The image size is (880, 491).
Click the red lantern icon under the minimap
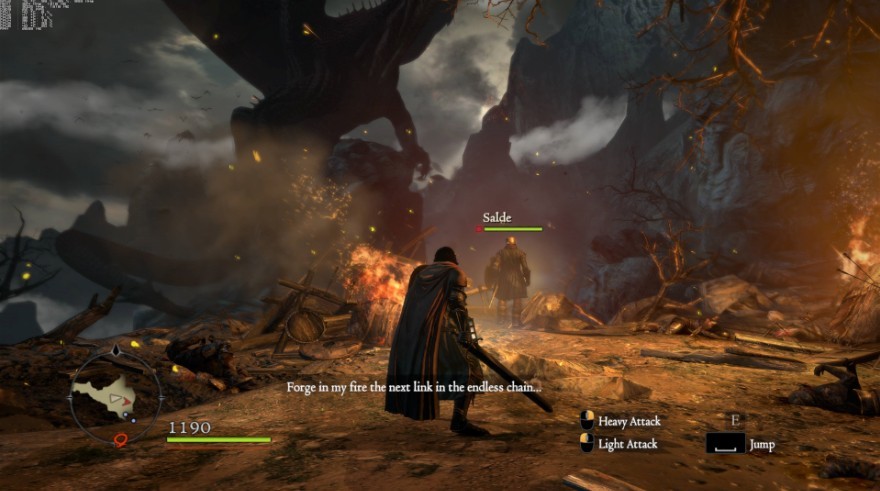pos(121,439)
